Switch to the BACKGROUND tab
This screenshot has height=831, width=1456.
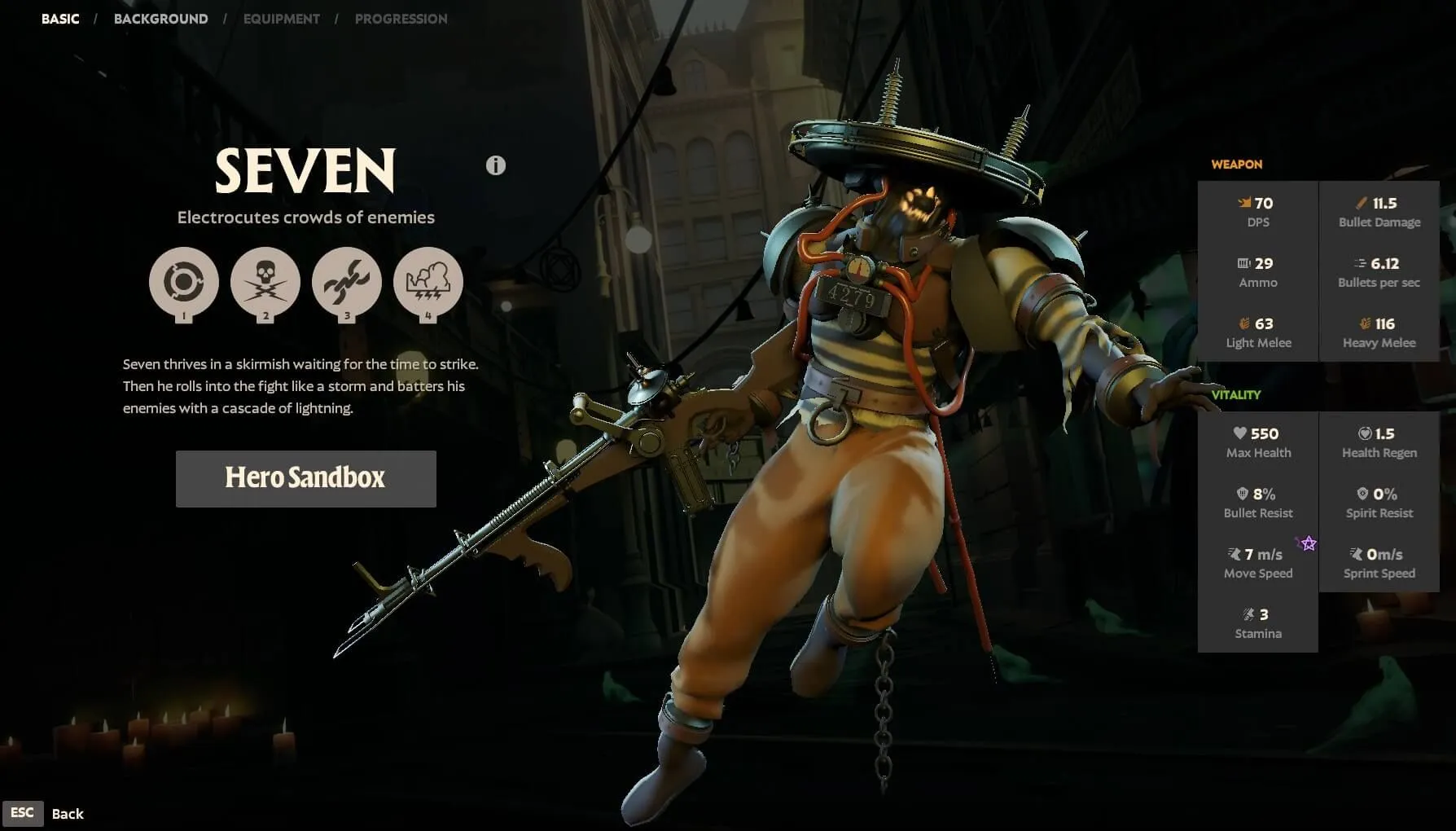click(160, 18)
